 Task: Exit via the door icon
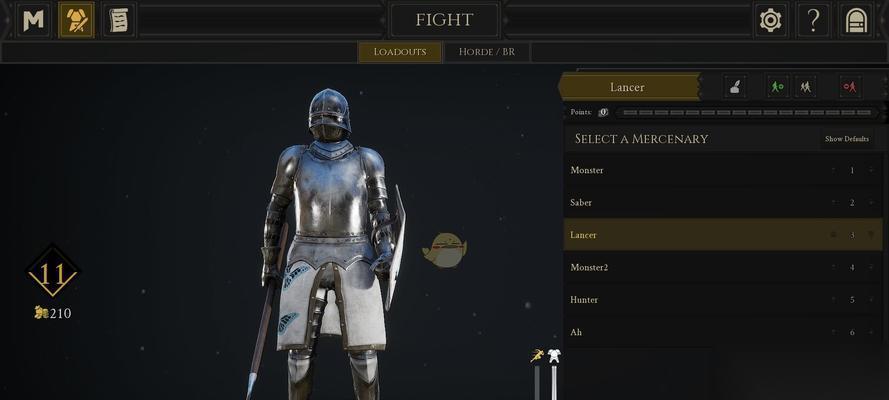856,20
